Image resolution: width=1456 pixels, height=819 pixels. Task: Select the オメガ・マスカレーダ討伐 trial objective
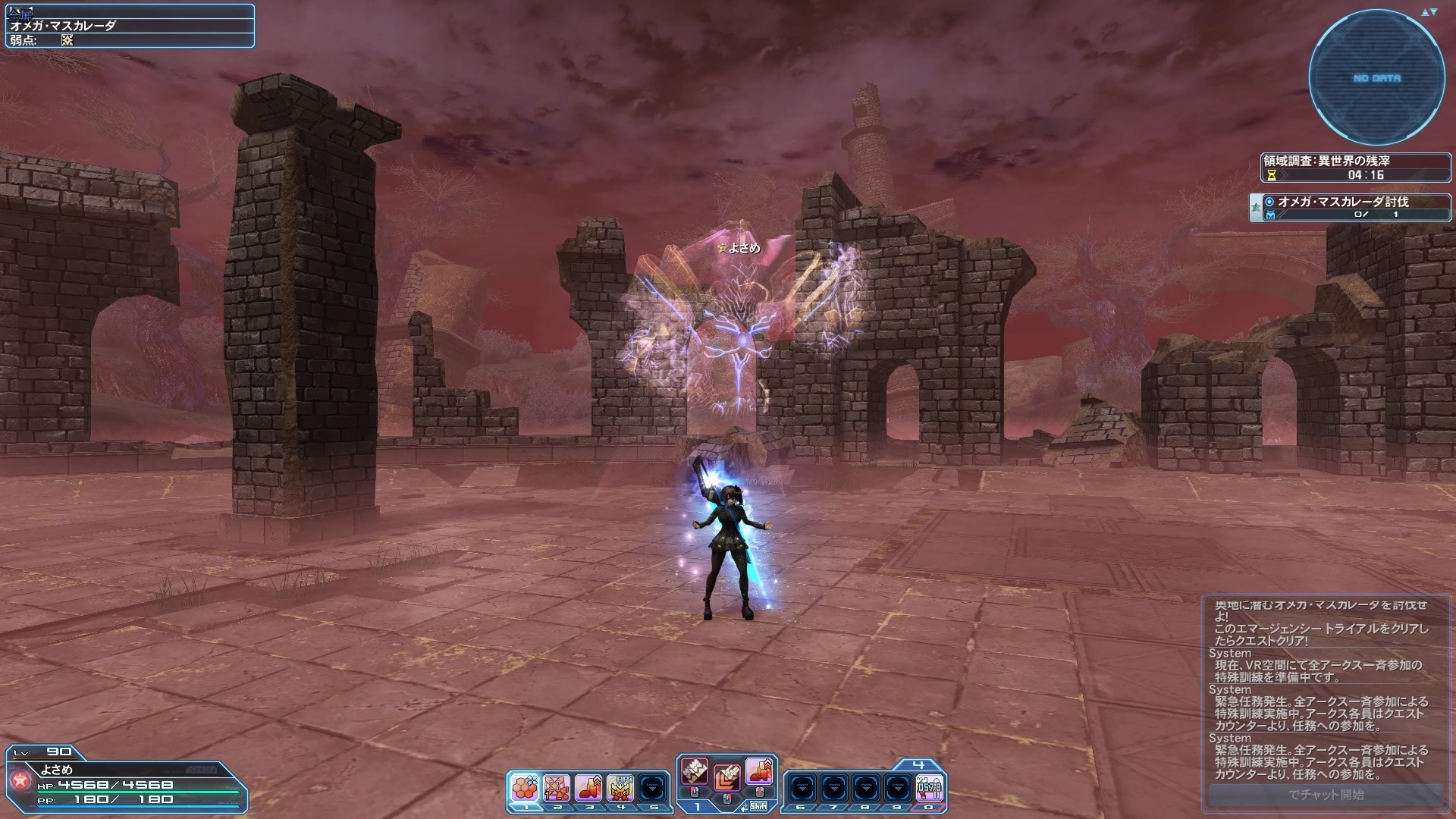[1350, 207]
